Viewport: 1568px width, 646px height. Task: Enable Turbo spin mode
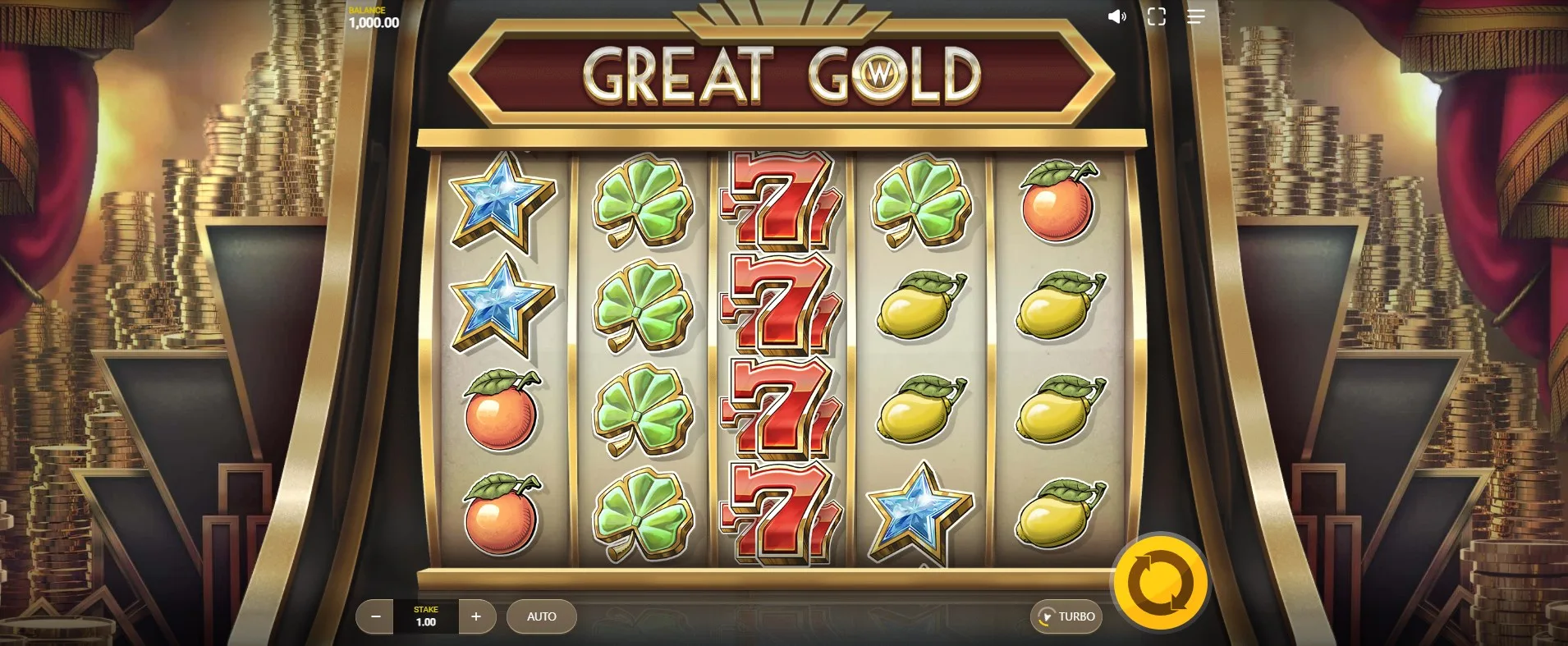pyautogui.click(x=1066, y=616)
